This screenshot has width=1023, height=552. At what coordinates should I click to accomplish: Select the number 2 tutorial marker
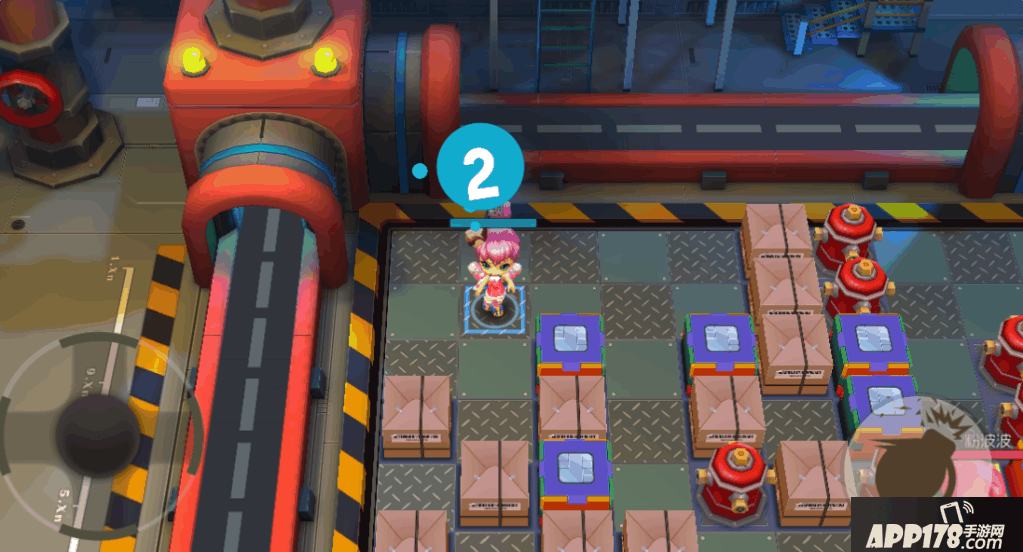pyautogui.click(x=481, y=170)
